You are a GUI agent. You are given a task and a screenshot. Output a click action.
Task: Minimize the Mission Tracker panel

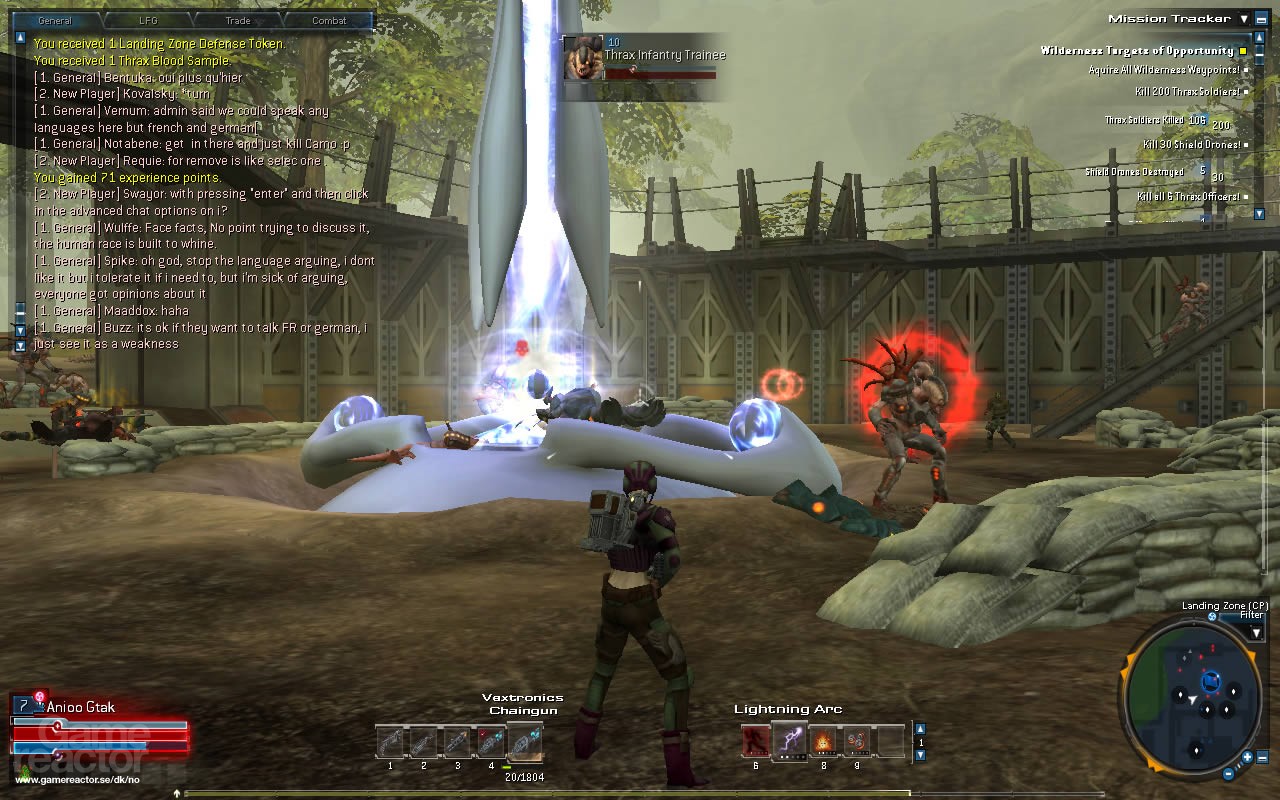tap(1262, 19)
